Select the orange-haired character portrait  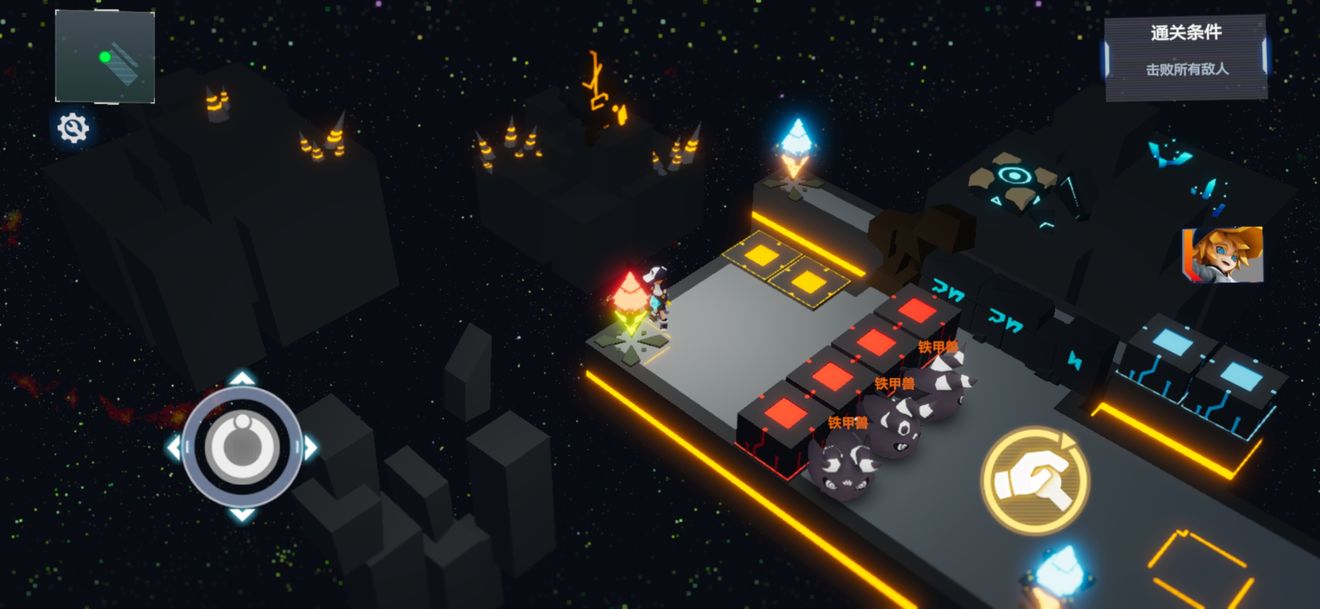point(1222,255)
